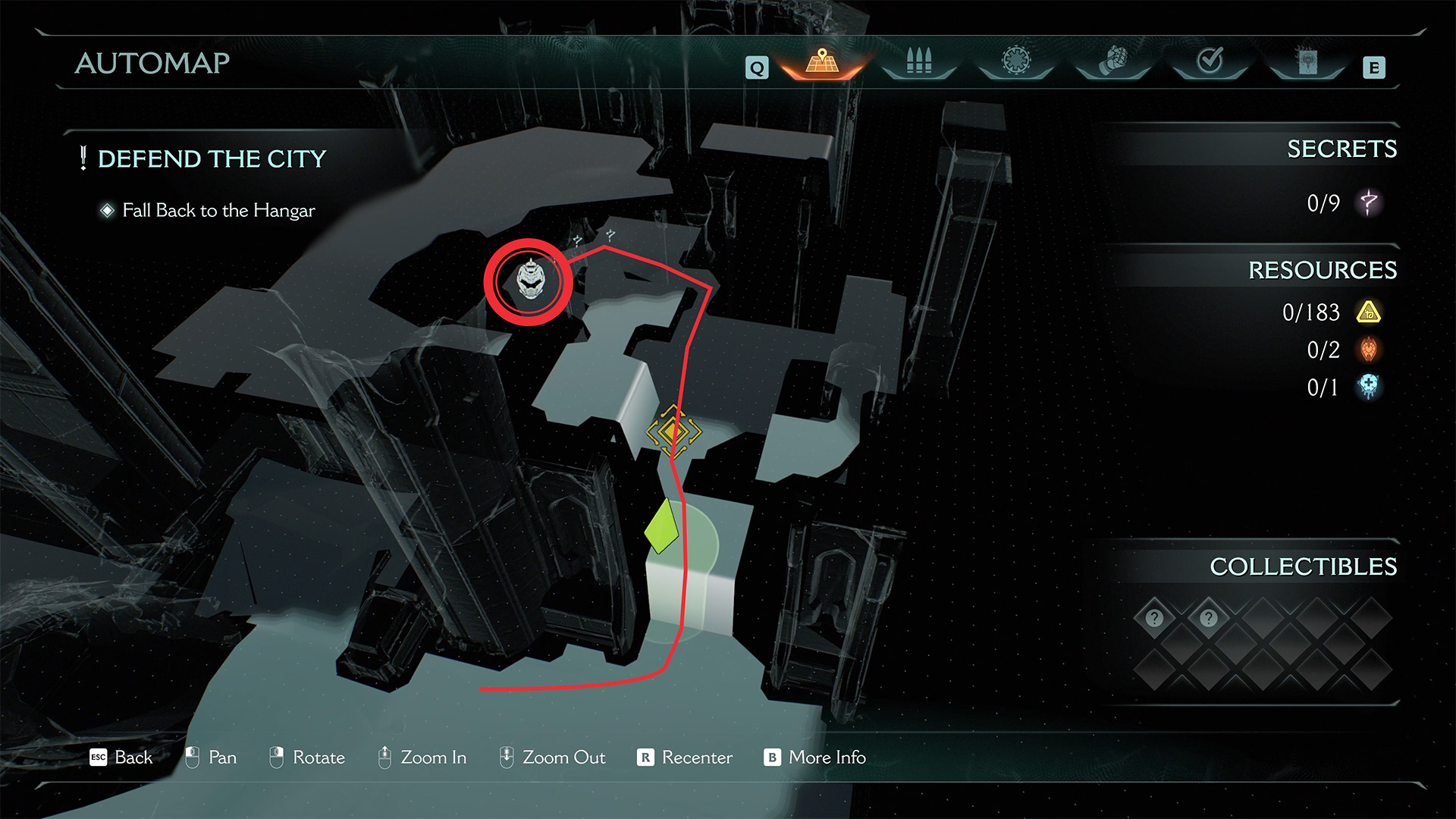Open the spiked gear tab

click(x=1016, y=61)
